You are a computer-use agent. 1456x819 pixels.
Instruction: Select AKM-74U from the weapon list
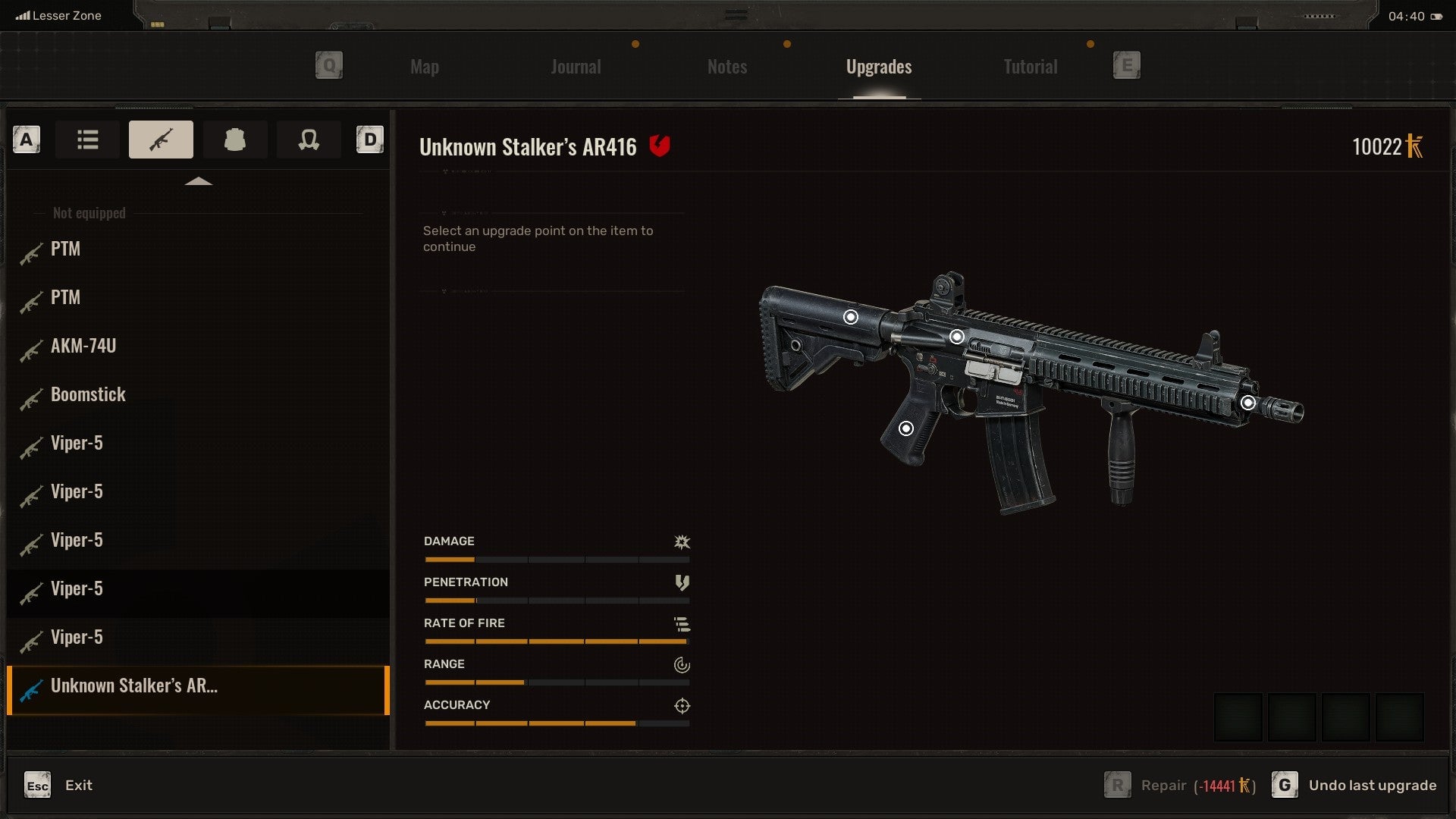click(83, 347)
